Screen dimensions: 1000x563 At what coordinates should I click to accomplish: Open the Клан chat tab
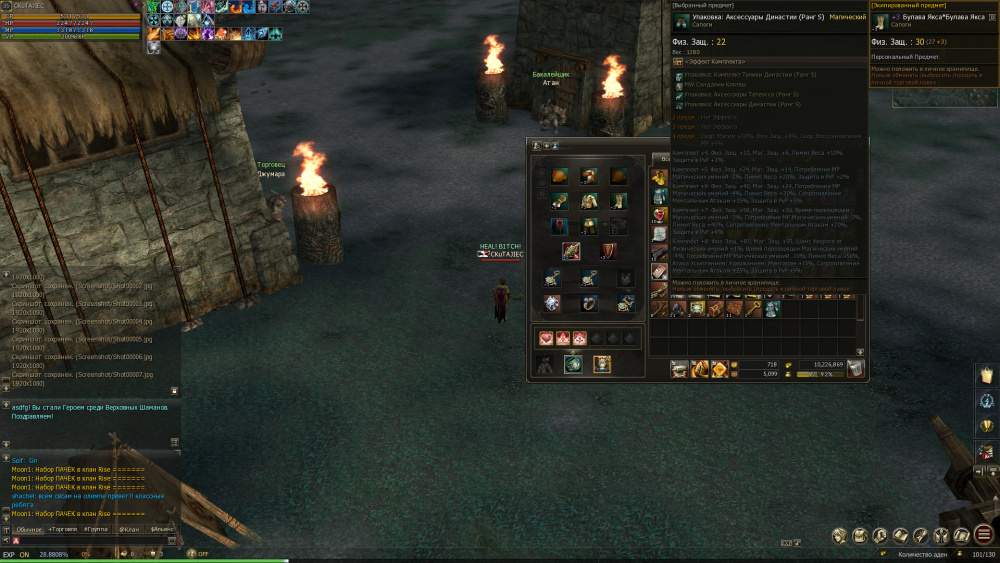click(128, 528)
